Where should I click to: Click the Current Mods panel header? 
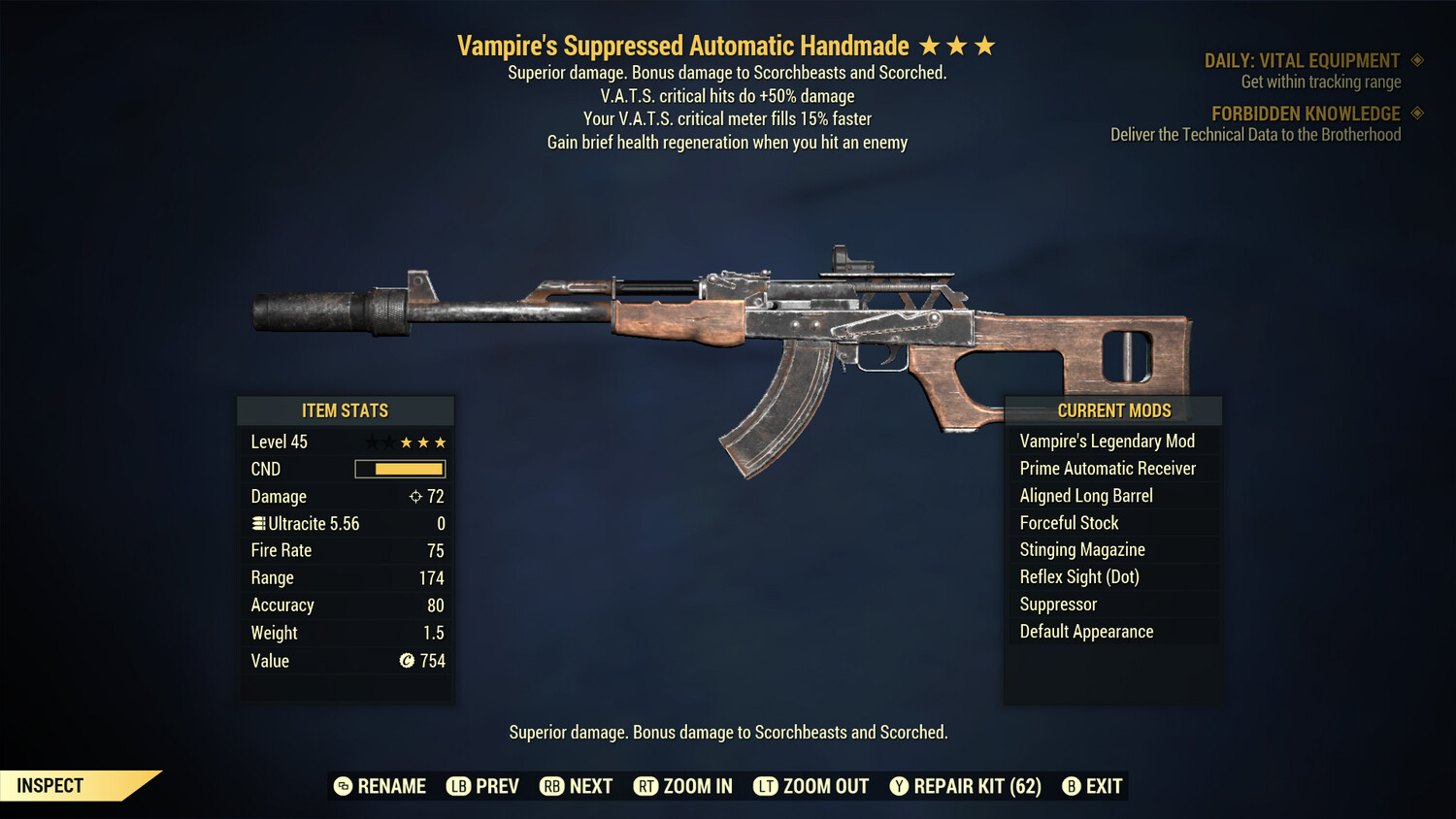1112,410
